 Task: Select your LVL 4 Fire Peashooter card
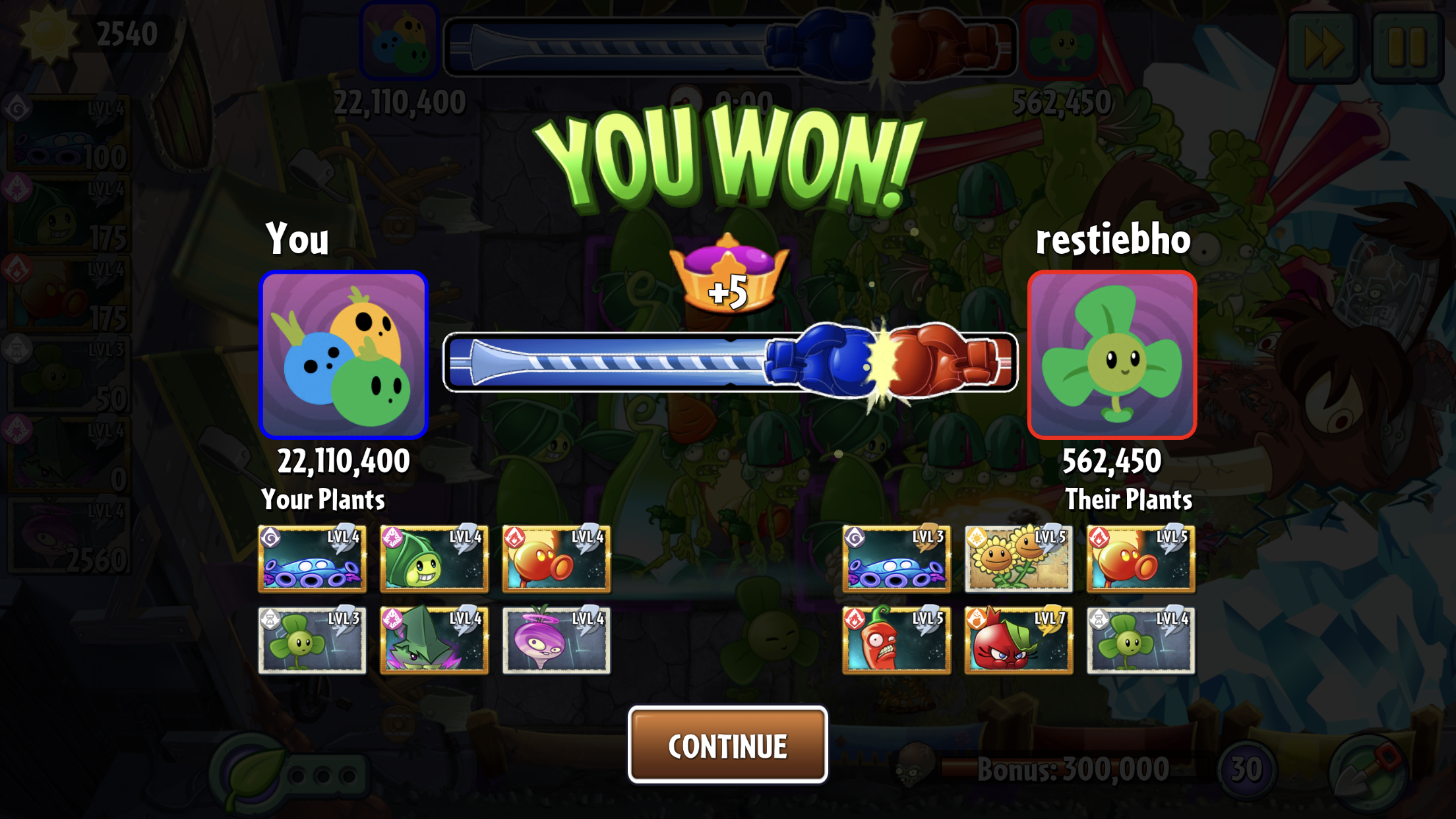(x=556, y=559)
